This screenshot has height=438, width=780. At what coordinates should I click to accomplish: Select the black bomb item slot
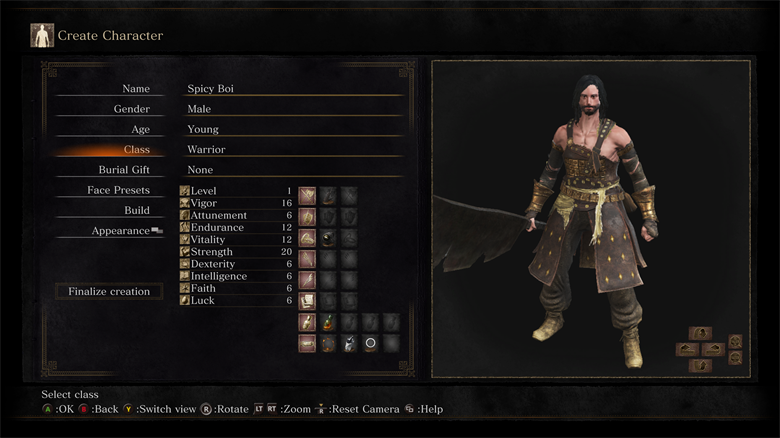pos(328,343)
